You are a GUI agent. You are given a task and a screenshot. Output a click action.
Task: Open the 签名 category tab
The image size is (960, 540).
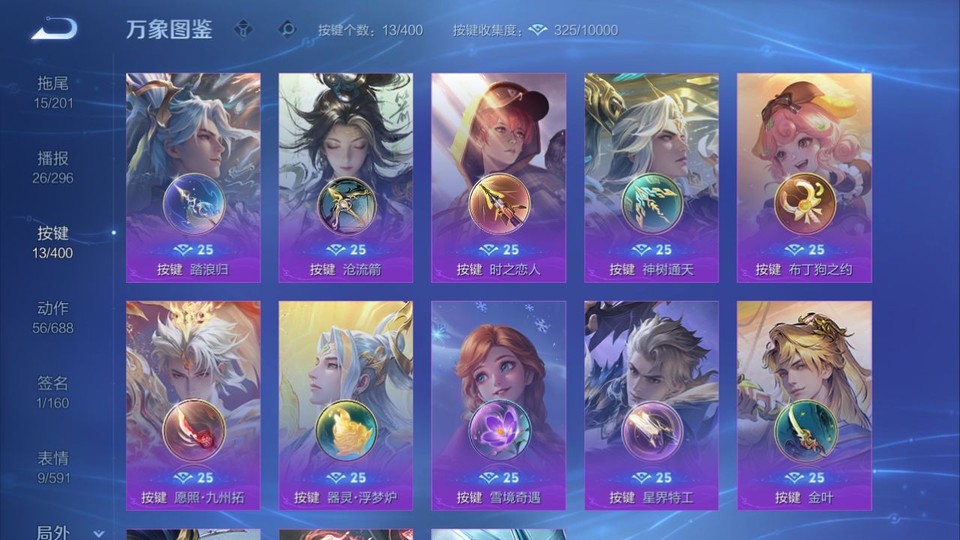tap(54, 392)
